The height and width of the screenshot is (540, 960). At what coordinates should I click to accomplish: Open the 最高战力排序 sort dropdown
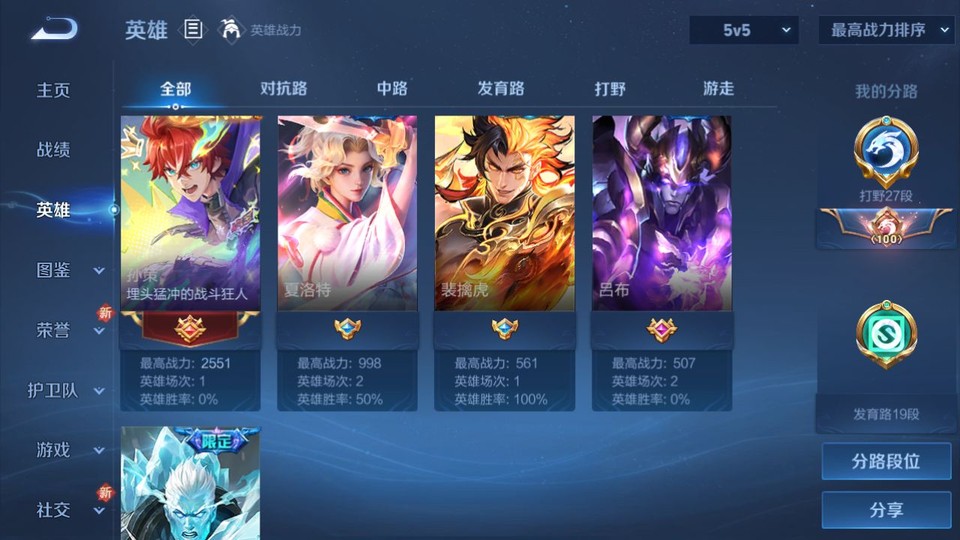886,30
